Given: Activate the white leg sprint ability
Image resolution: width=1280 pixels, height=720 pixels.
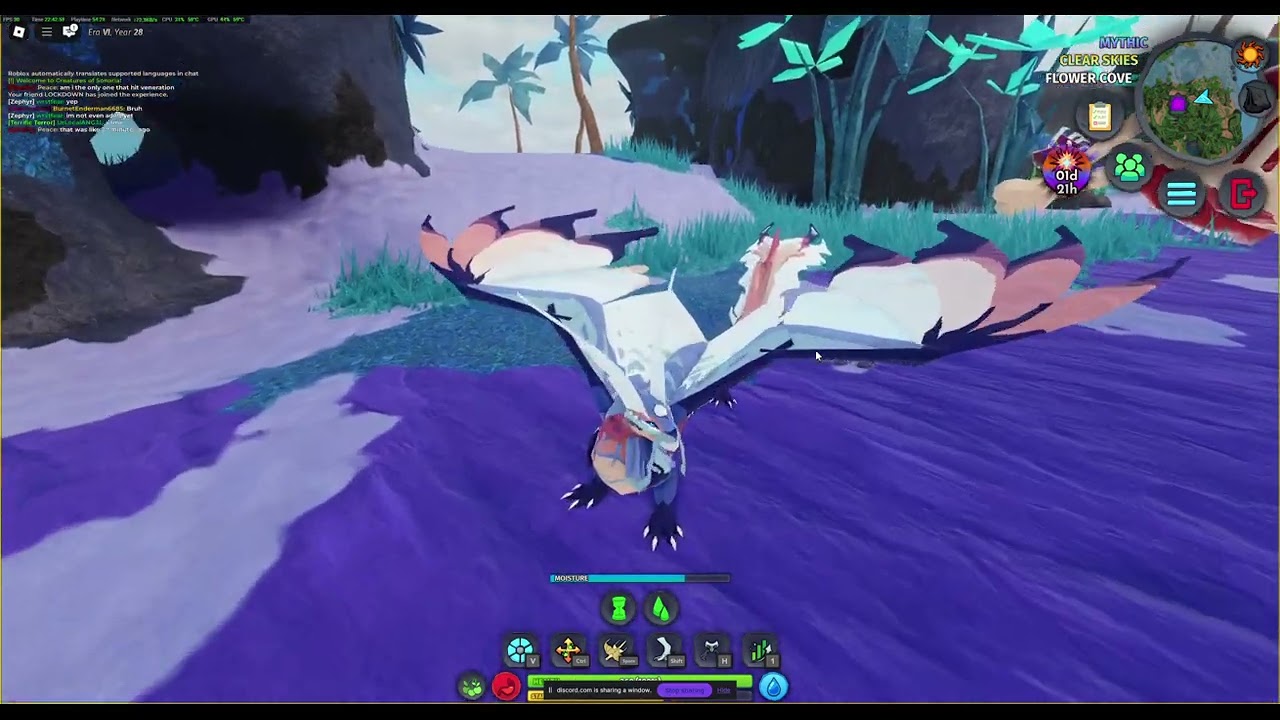Looking at the screenshot, I should 664,651.
